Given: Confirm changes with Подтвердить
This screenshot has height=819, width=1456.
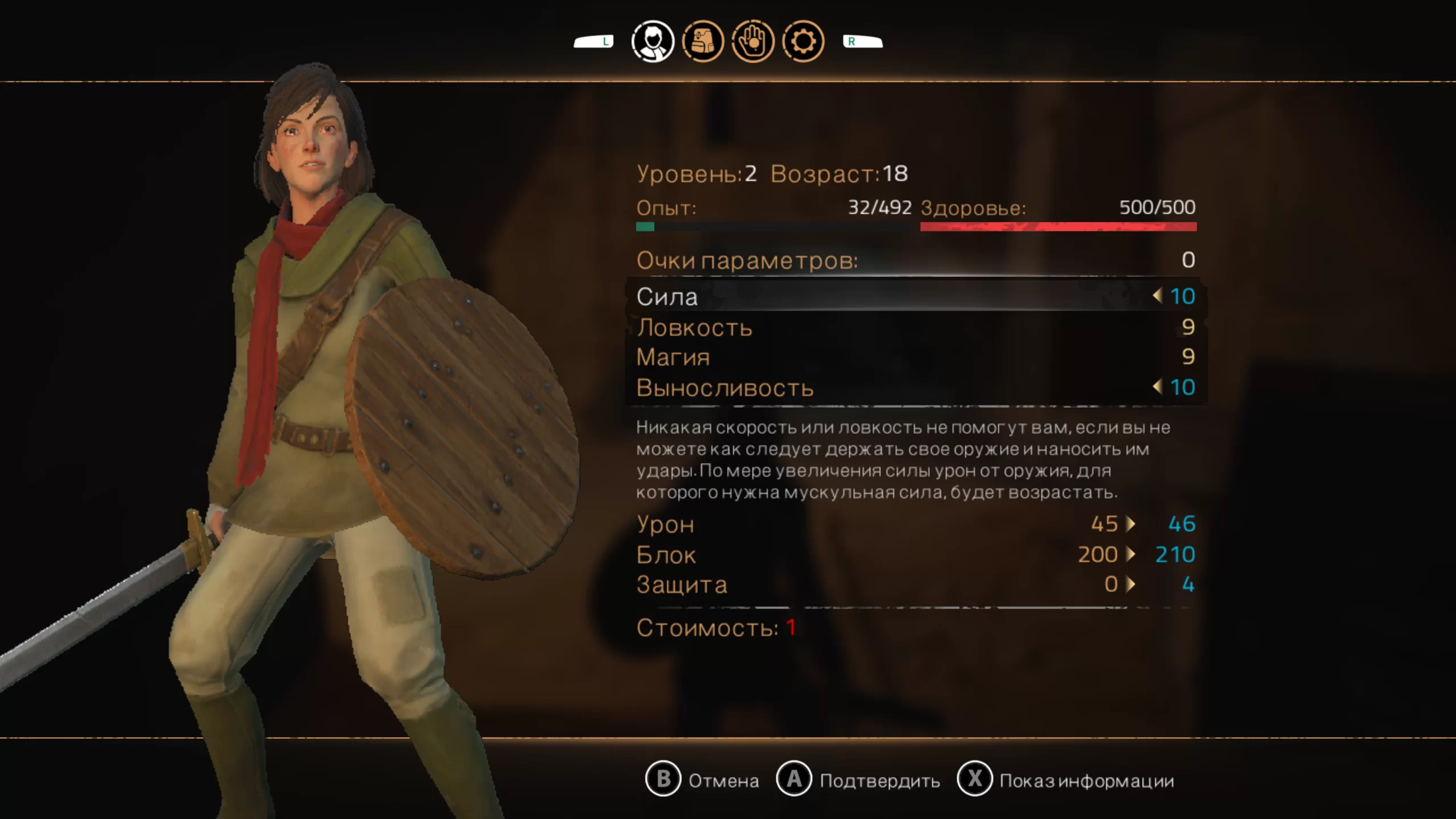Looking at the screenshot, I should pos(858,780).
